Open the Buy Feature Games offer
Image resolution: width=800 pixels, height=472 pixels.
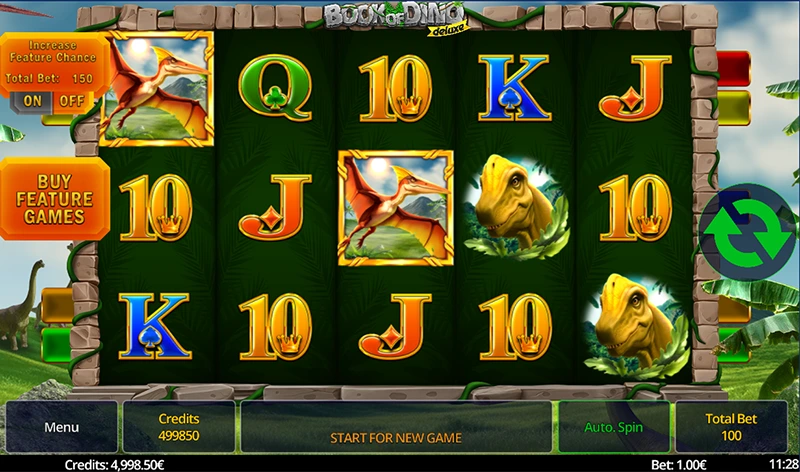54,198
